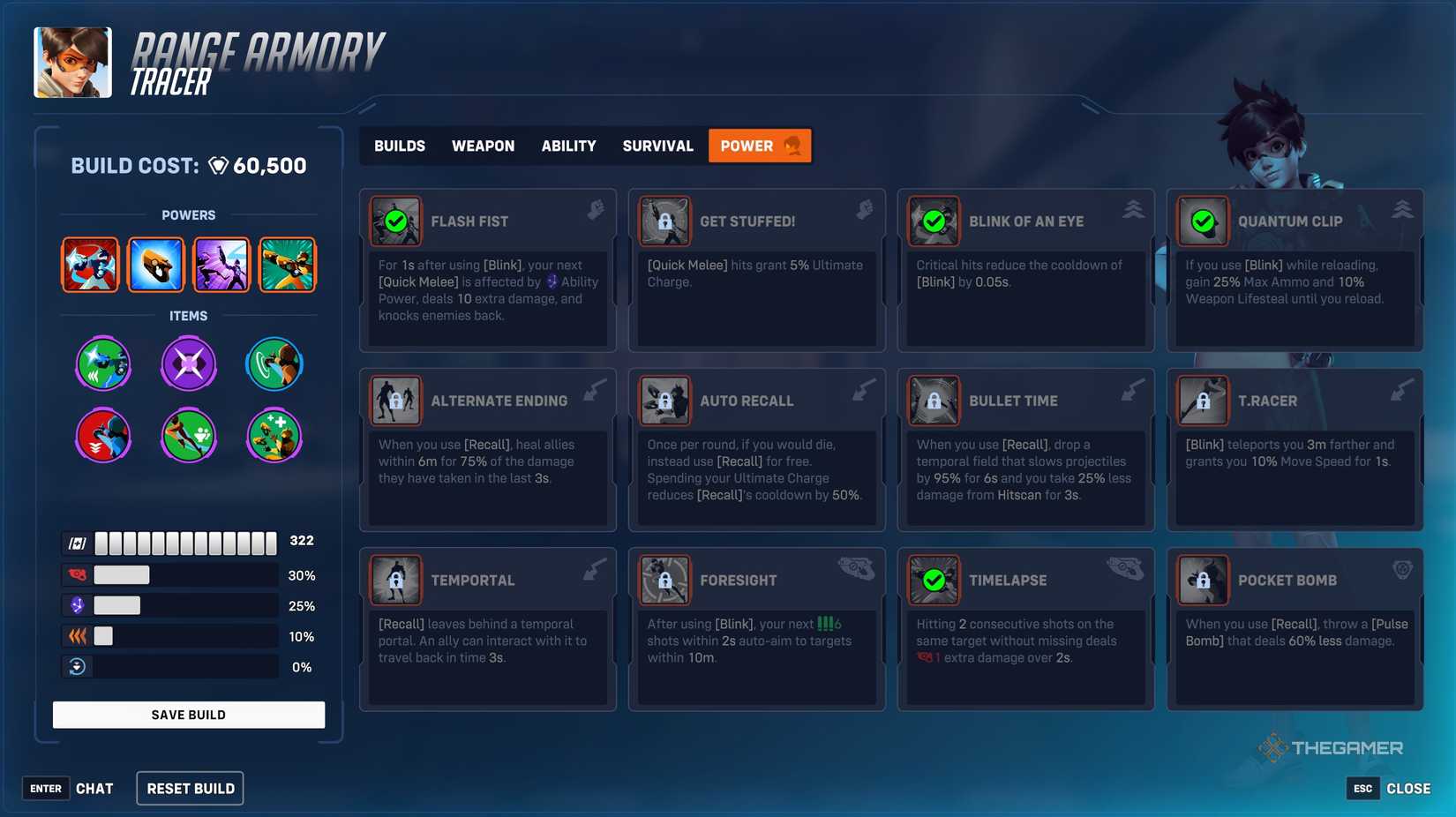The width and height of the screenshot is (1456, 817).
Task: Click the orange move speed chevrons icon
Action: tap(79, 635)
